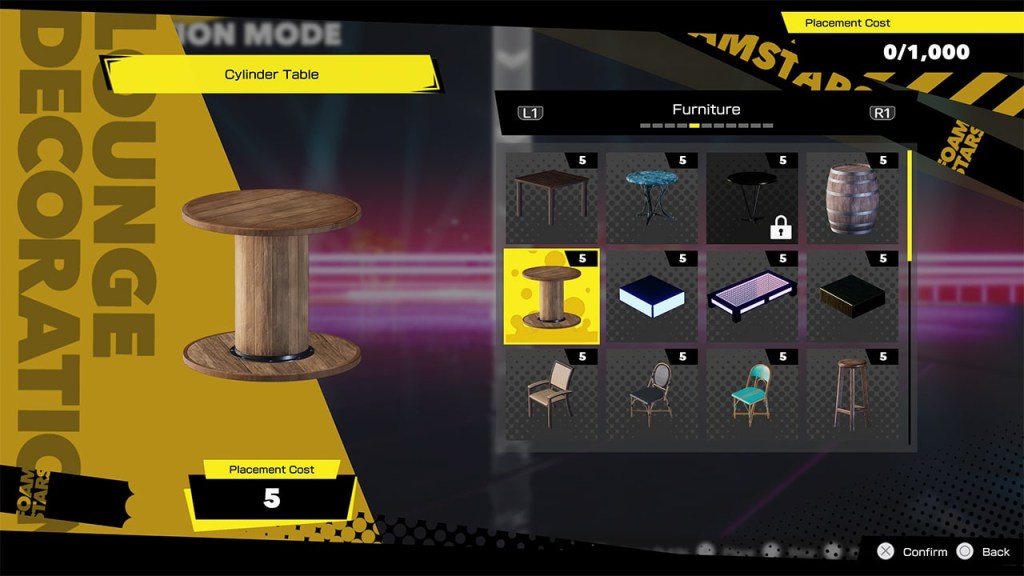Pick the tall wooden bar stool
1024x576 pixels.
point(852,395)
